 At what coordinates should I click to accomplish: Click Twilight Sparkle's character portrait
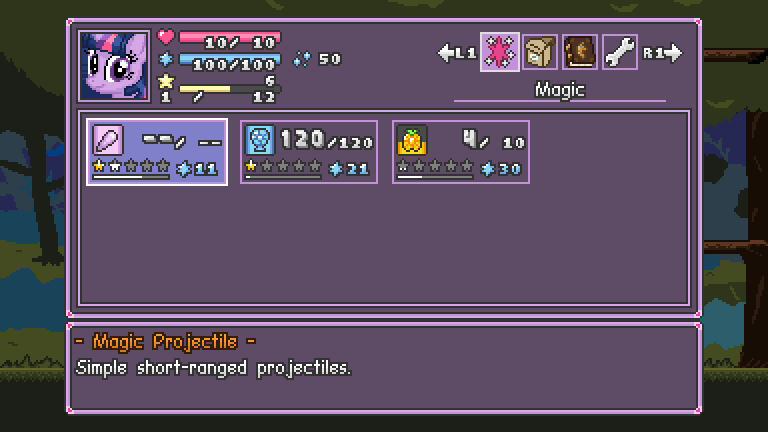[114, 65]
